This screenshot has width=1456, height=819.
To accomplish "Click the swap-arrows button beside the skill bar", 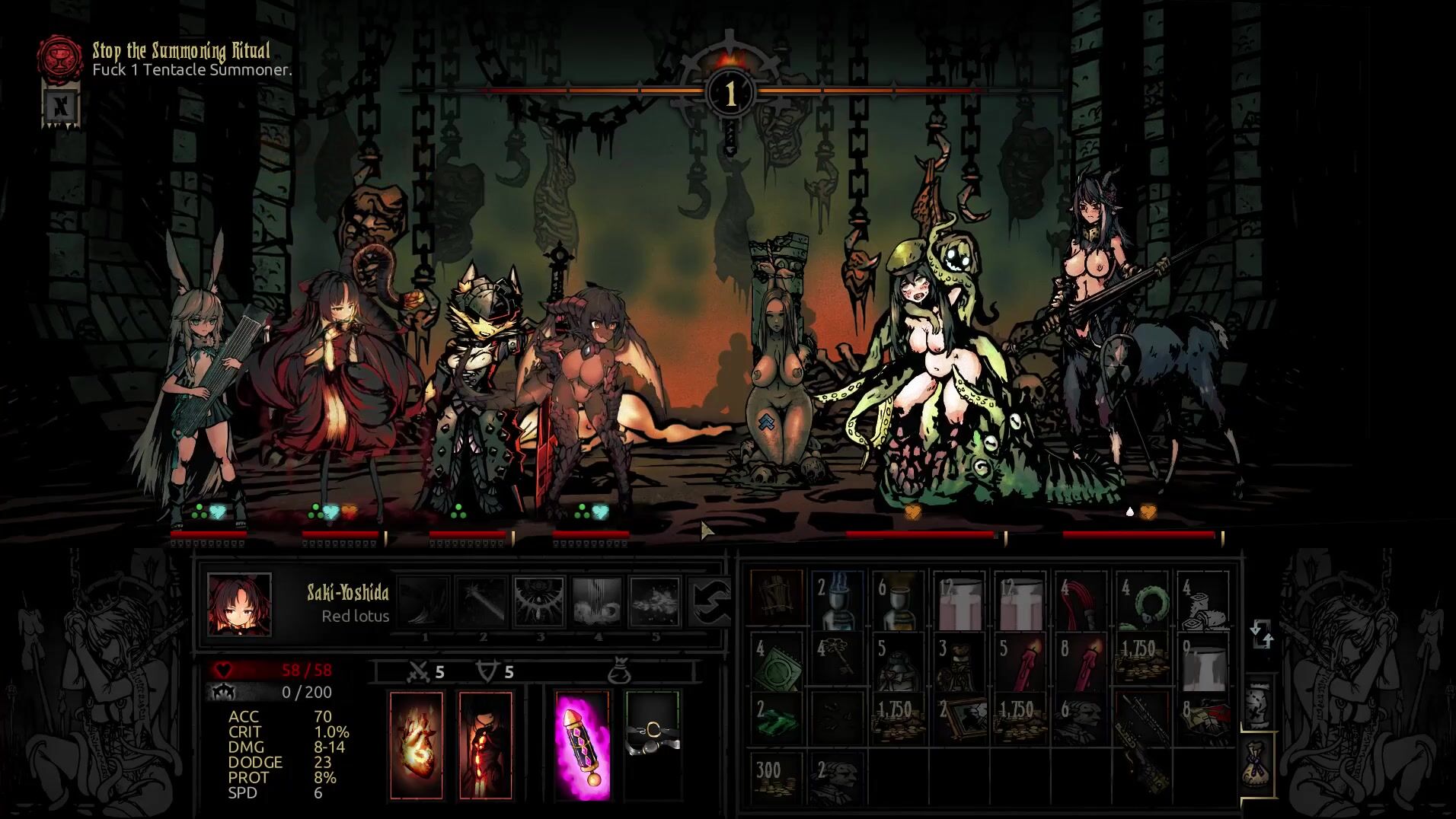I will pos(708,601).
